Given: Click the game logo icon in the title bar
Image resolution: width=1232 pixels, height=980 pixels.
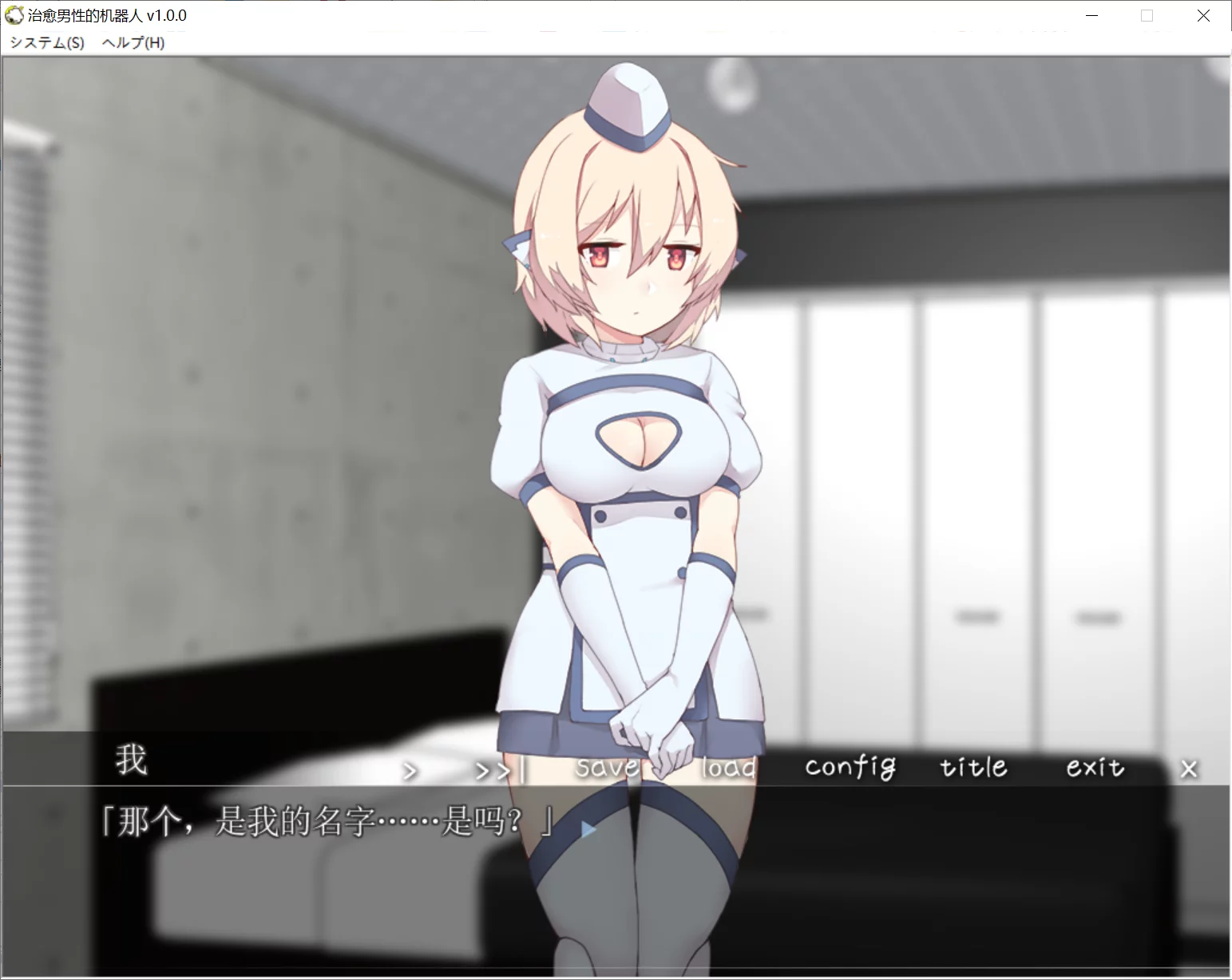Looking at the screenshot, I should click(13, 15).
